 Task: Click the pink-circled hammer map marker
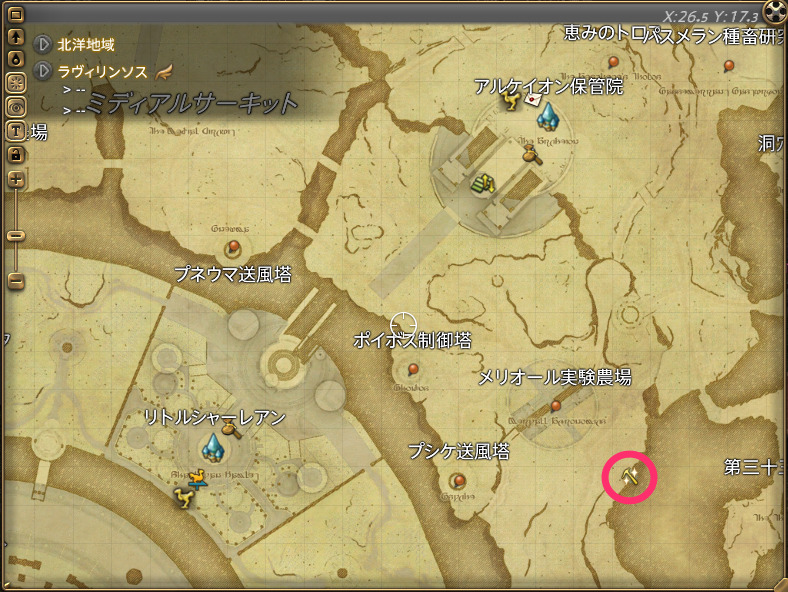tap(629, 478)
